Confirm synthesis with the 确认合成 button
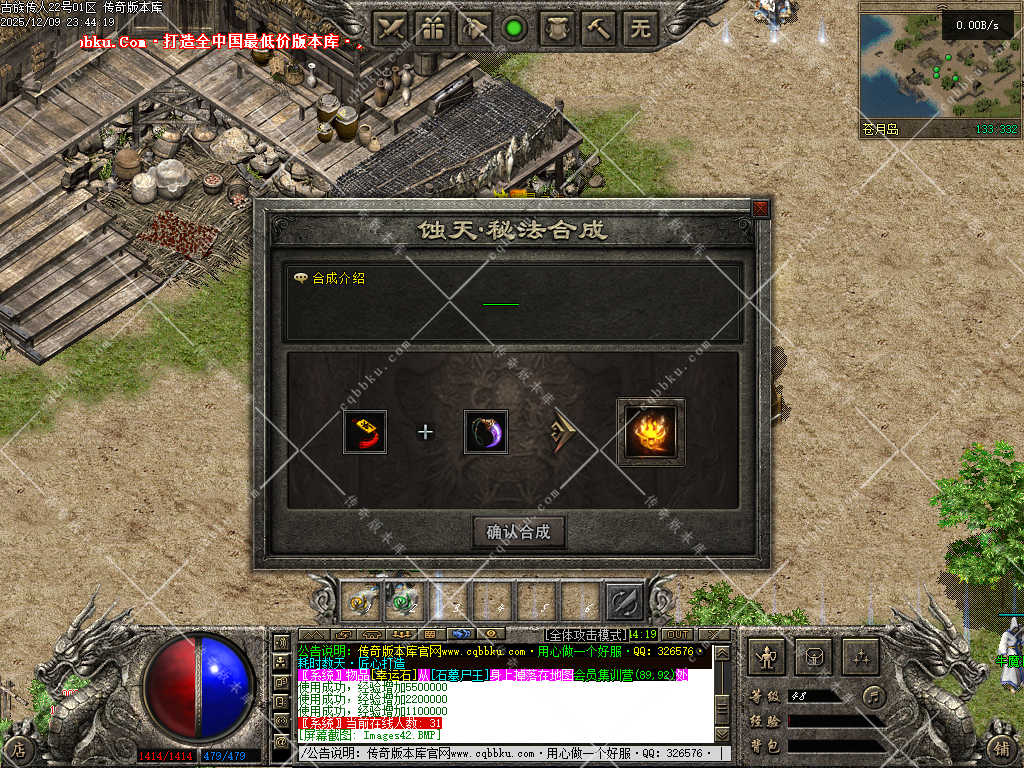Image resolution: width=1024 pixels, height=768 pixels. click(519, 532)
